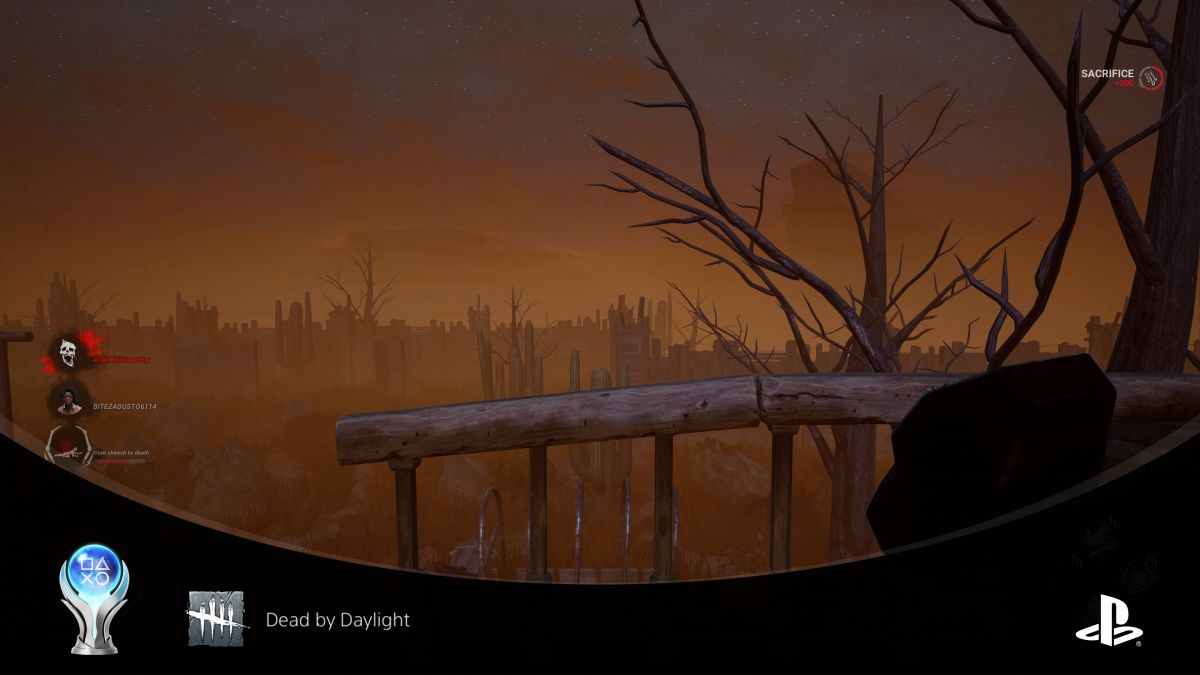Screen dimensions: 1200x675
Task: Click the Dead by Daylight game icon
Action: [216, 618]
